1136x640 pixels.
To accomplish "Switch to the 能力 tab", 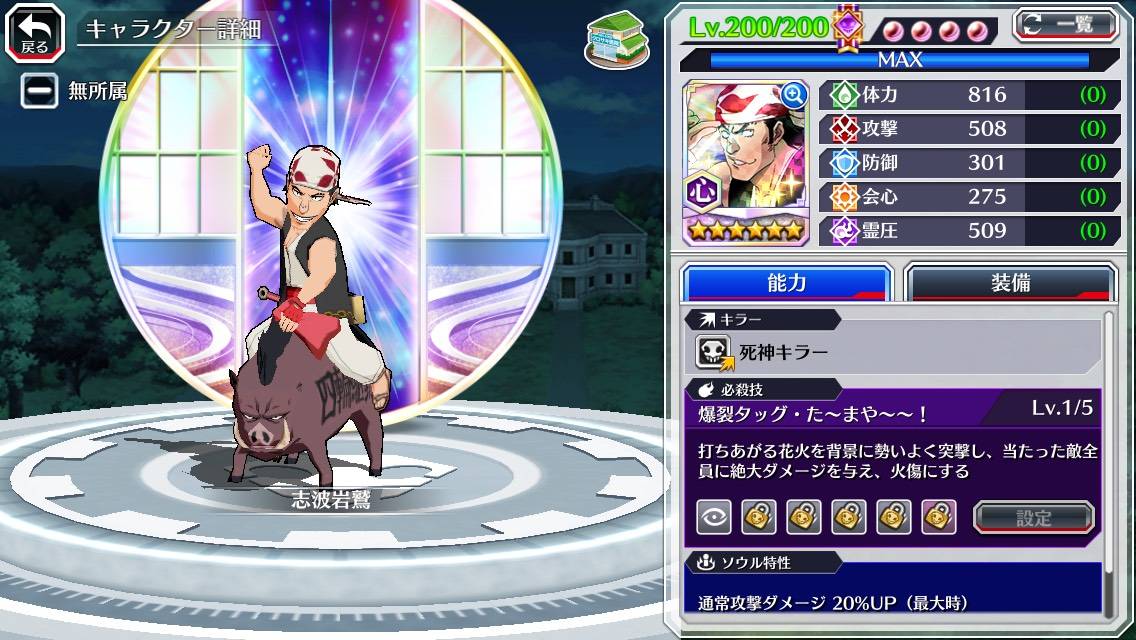I will point(786,283).
